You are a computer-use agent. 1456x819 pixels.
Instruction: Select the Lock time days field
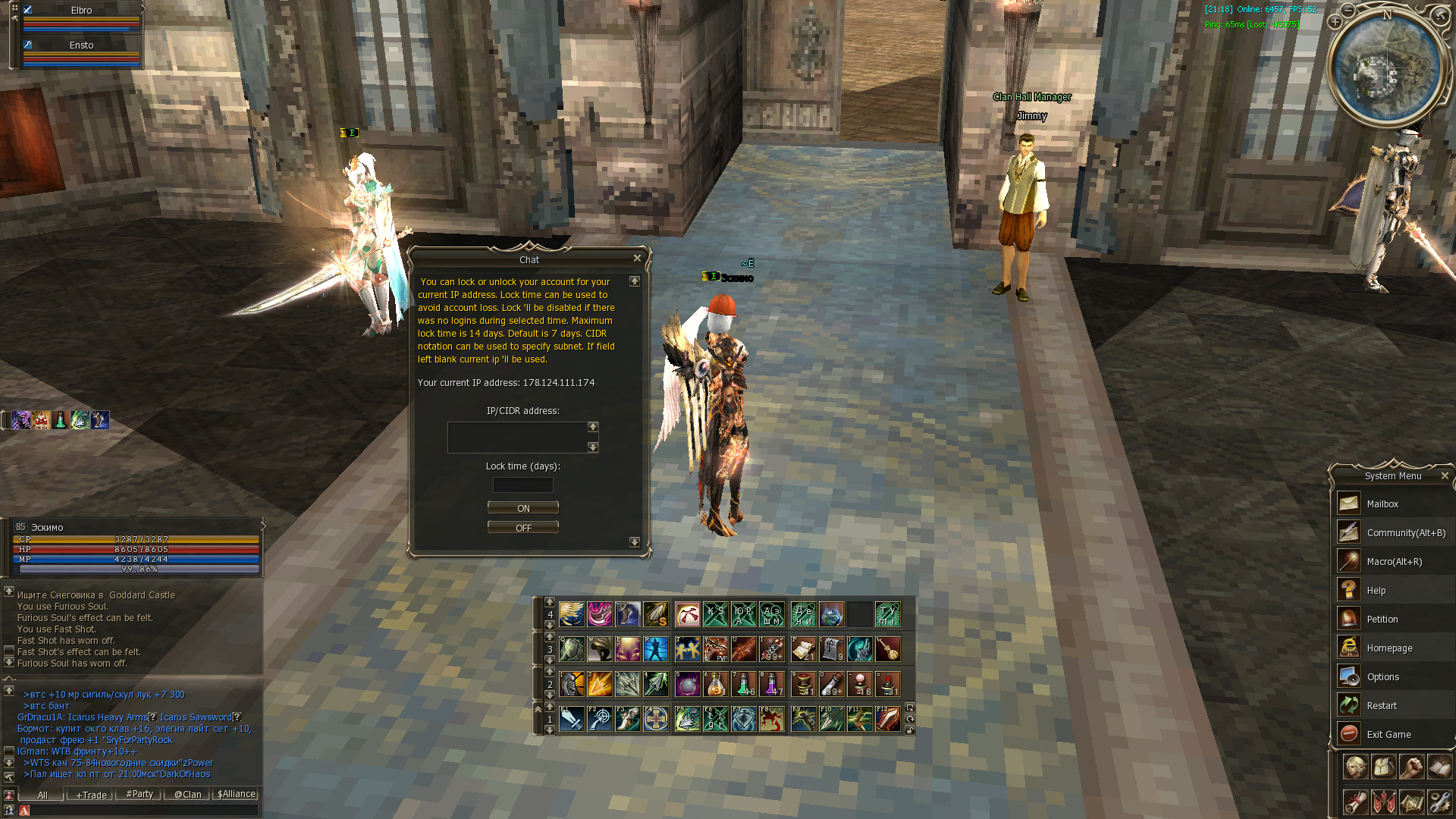(522, 485)
